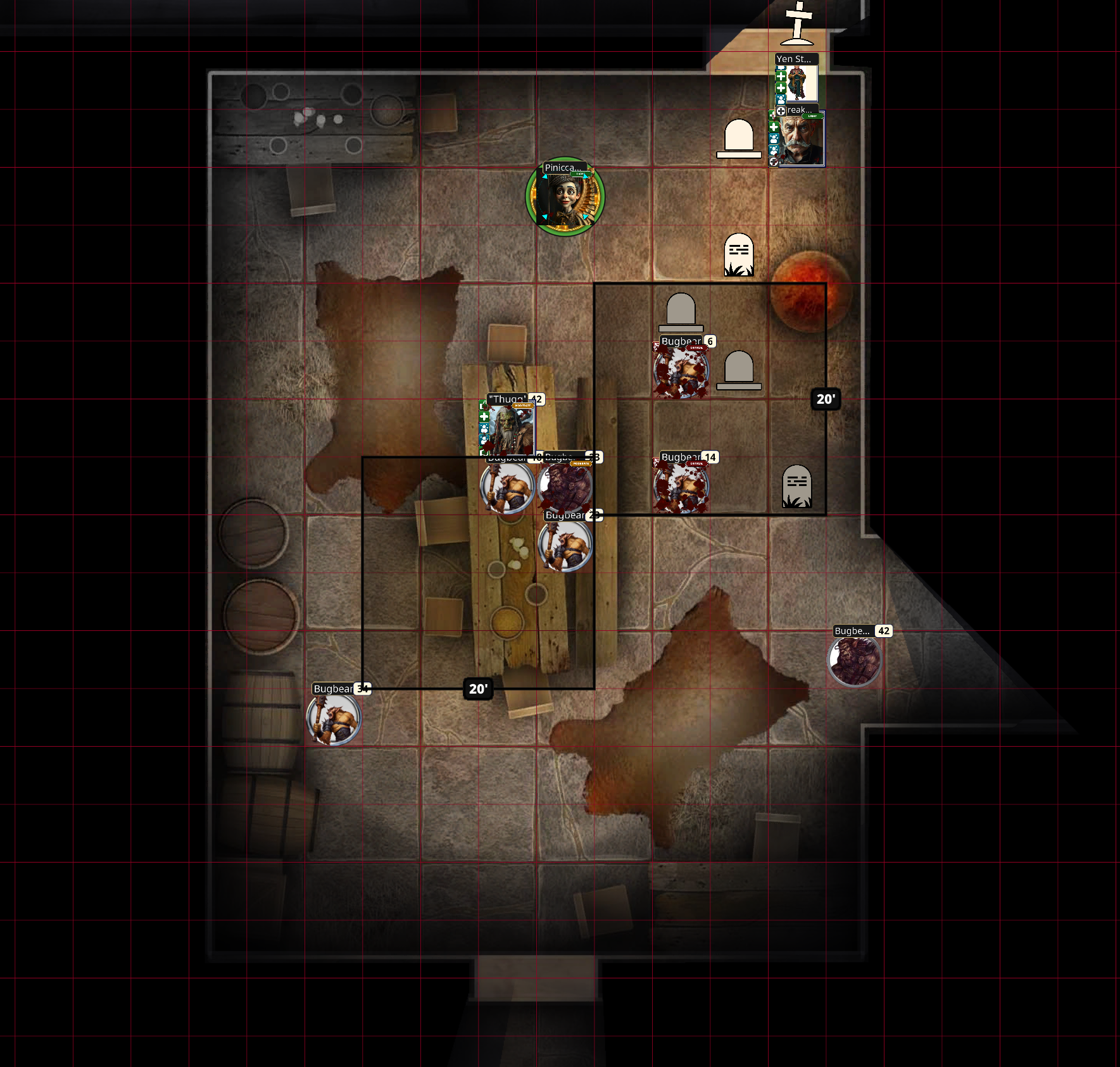The height and width of the screenshot is (1067, 1120).
Task: Toggle the LIGHT condition badge on the Breaker token
Action: [x=812, y=116]
